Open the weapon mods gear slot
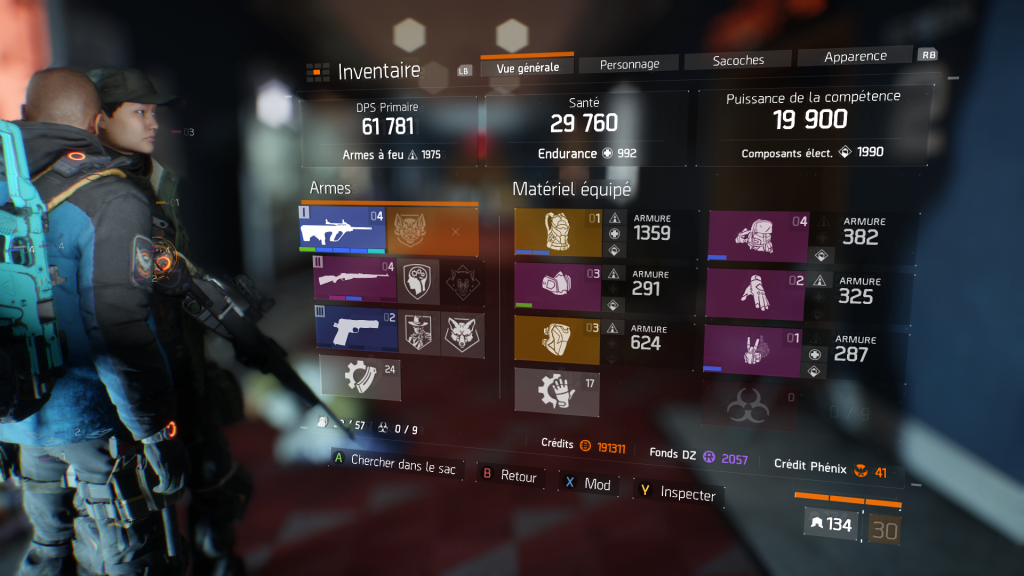The width and height of the screenshot is (1024, 576). (358, 376)
